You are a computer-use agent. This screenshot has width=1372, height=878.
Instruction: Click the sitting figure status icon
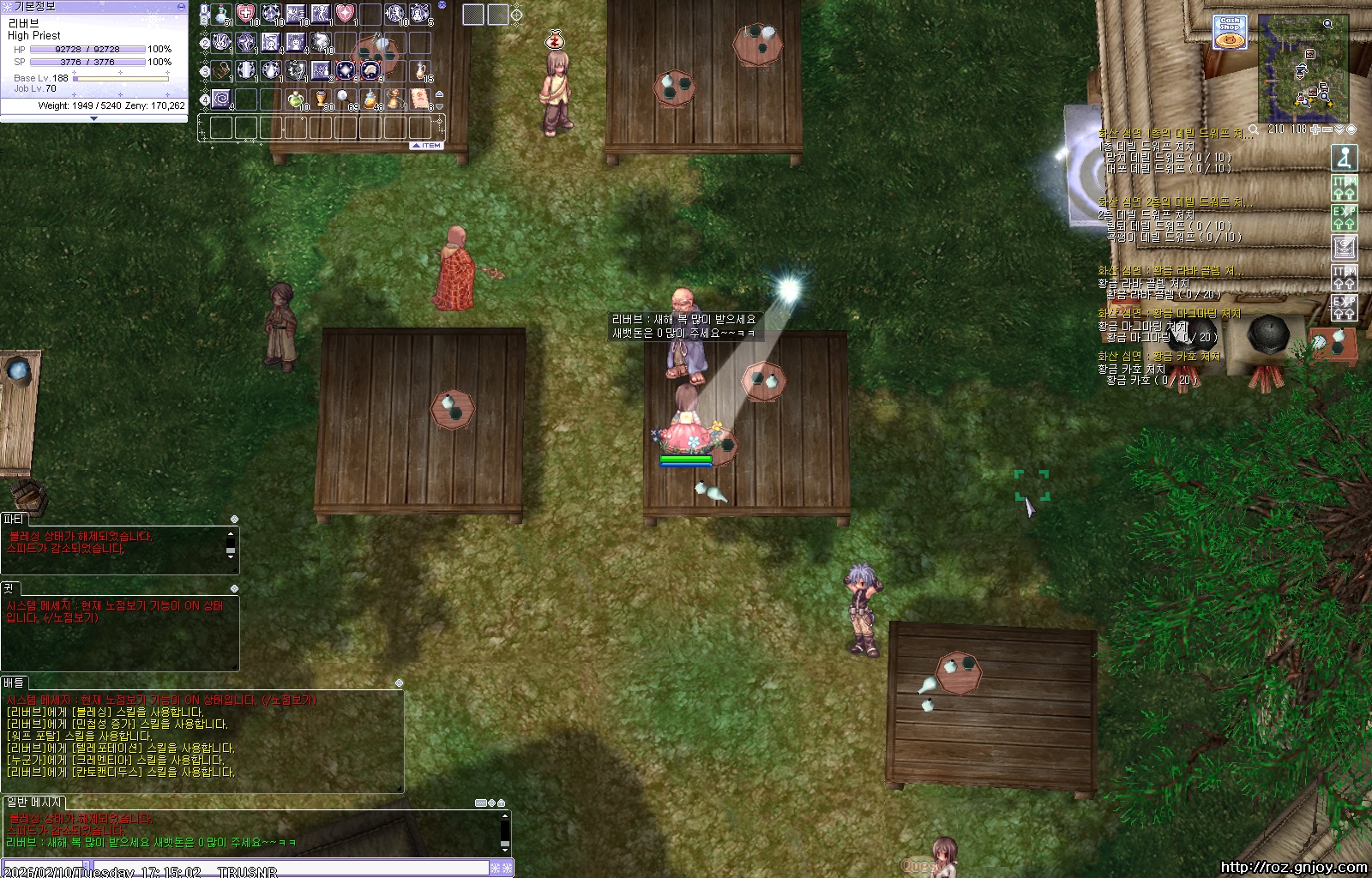pos(1345,158)
